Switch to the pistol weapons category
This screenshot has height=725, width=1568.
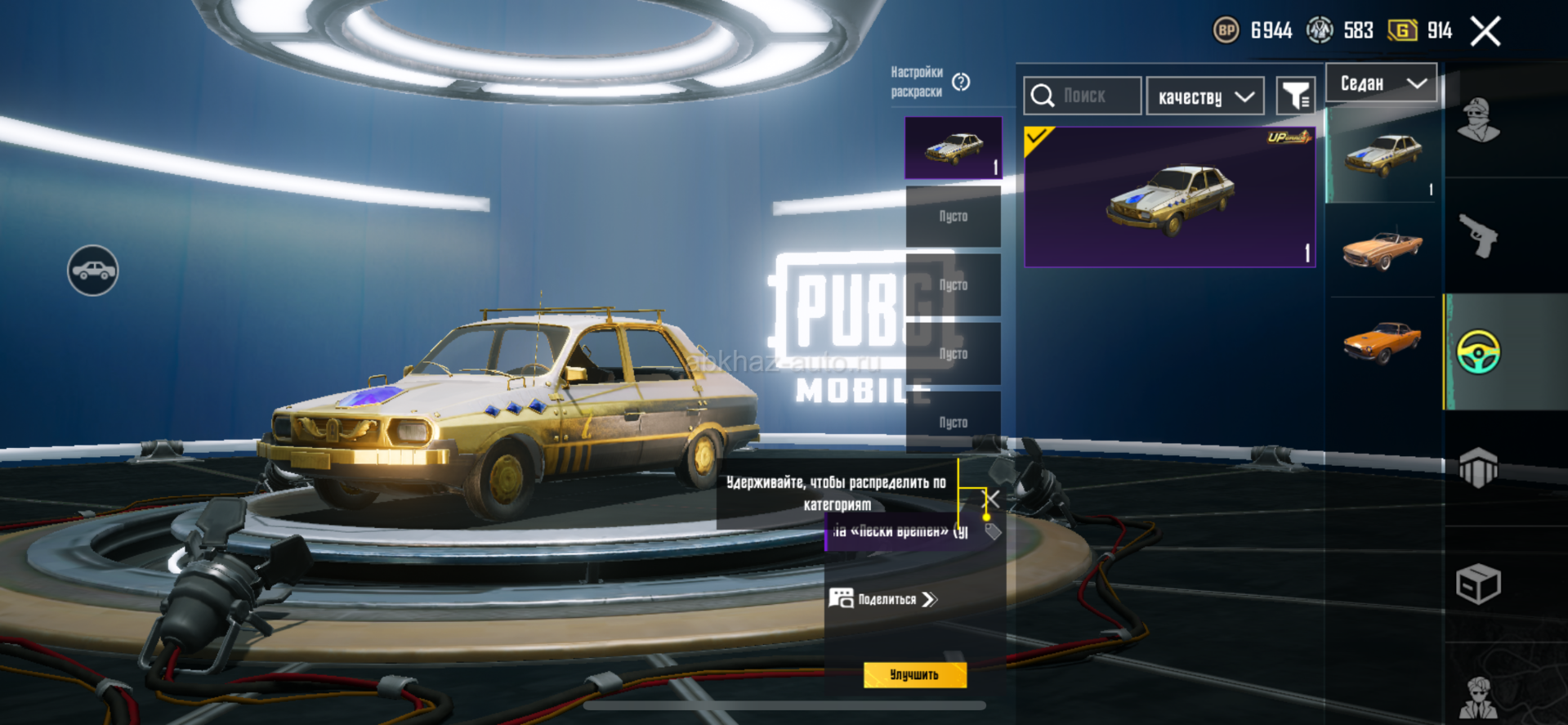pos(1479,236)
